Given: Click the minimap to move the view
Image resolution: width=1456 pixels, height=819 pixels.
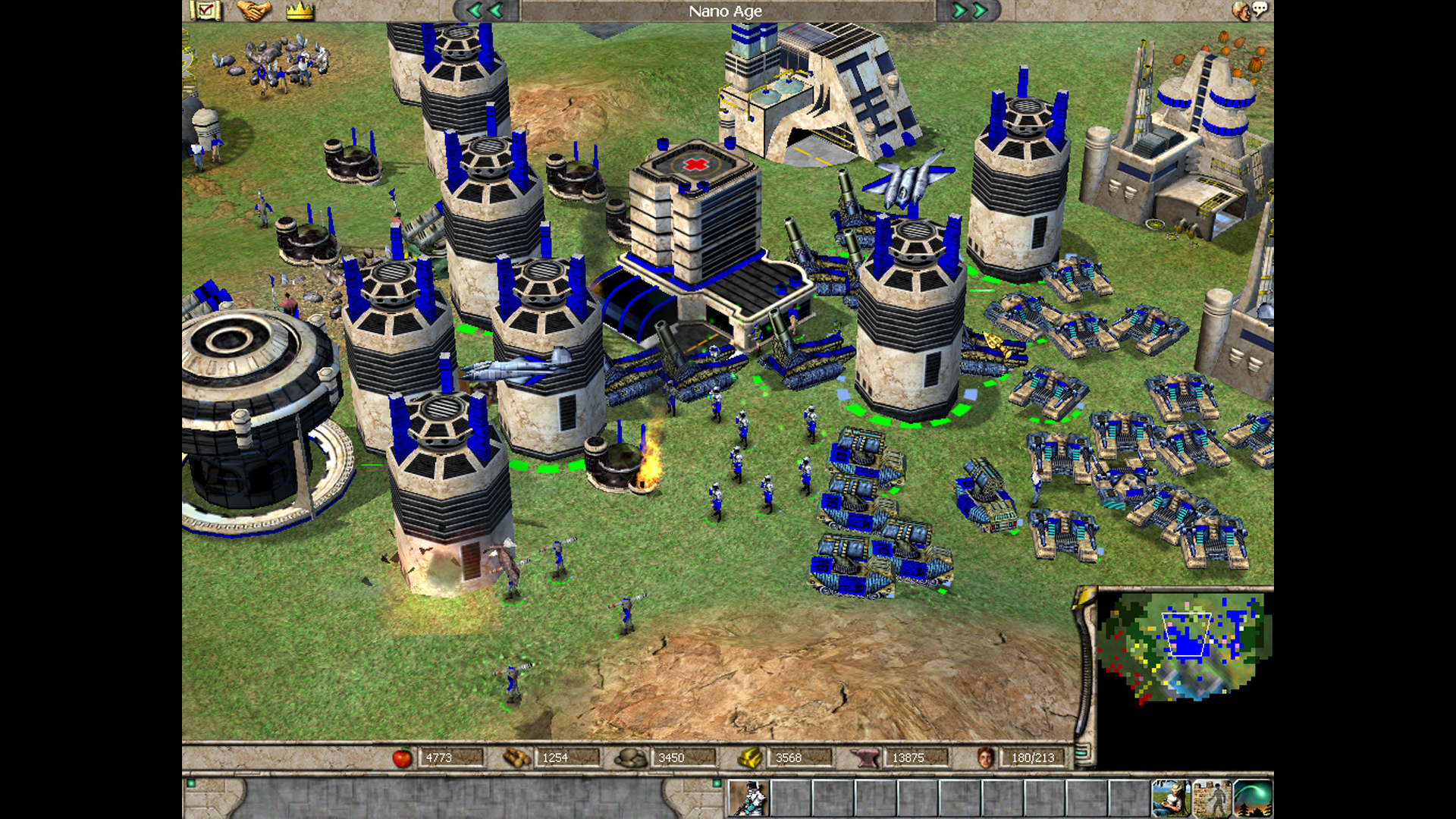Looking at the screenshot, I should [1183, 645].
